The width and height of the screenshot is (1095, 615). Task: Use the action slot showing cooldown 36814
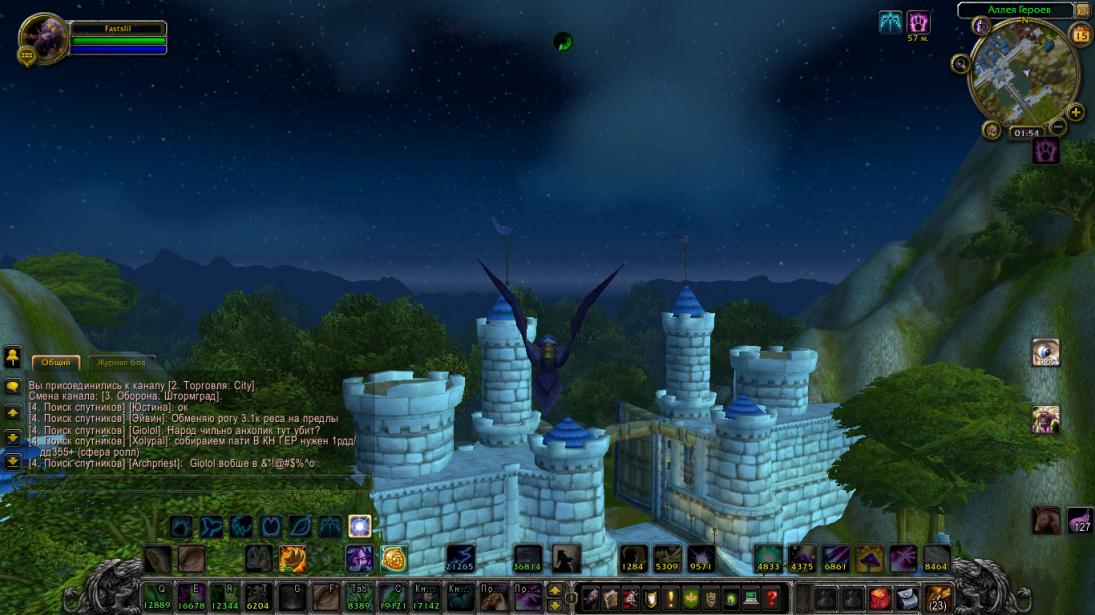tap(528, 558)
